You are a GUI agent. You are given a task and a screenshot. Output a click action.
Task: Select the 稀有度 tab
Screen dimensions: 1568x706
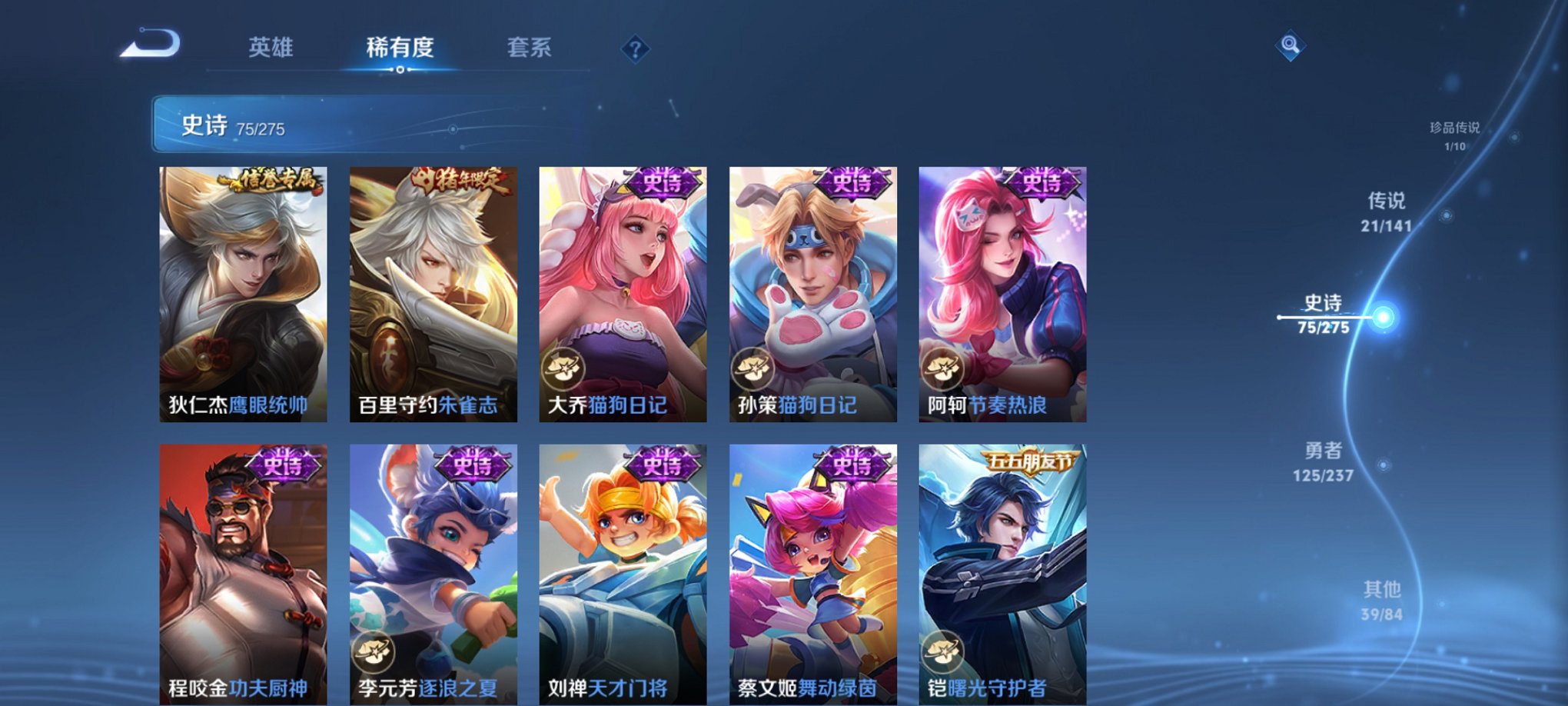(399, 48)
